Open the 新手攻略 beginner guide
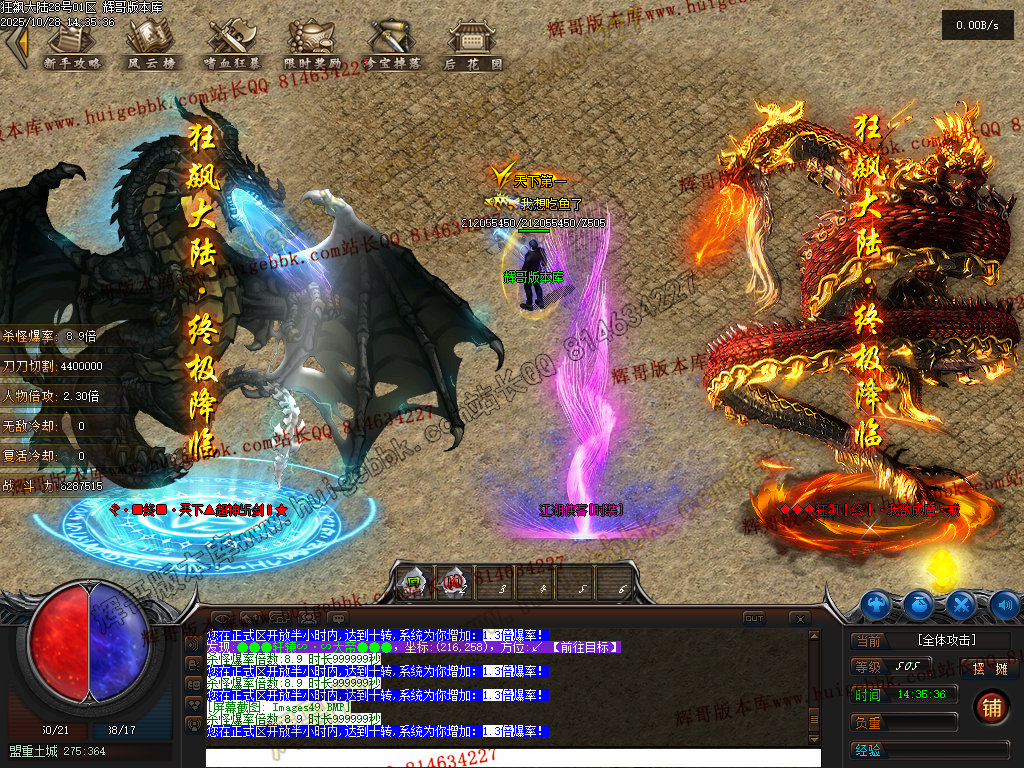The image size is (1024, 768). pyautogui.click(x=72, y=45)
